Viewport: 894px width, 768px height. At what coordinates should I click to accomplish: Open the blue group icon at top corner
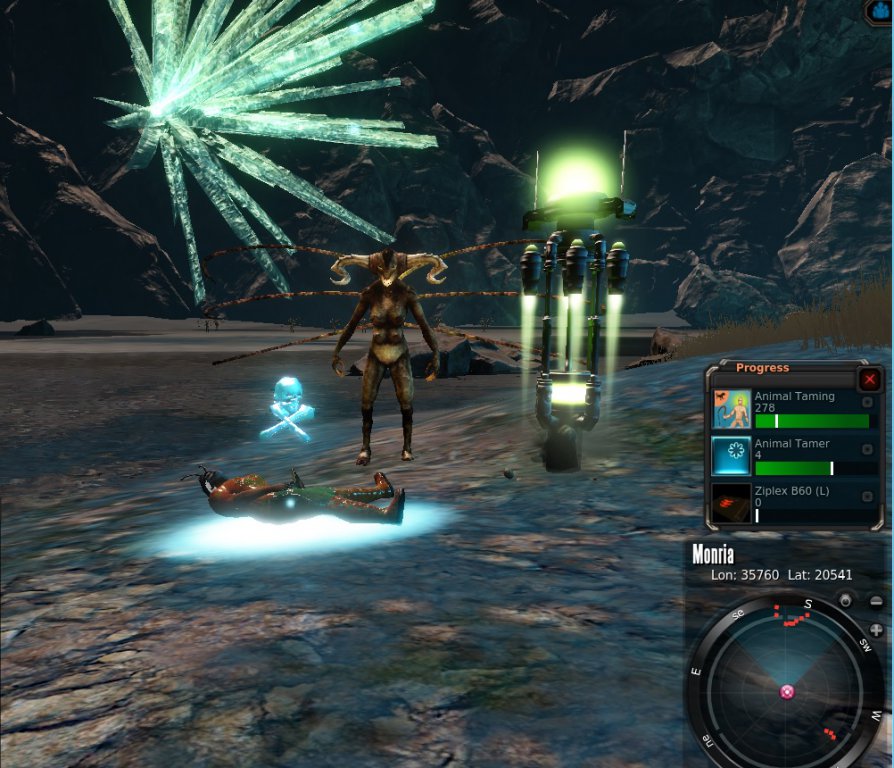(x=880, y=12)
